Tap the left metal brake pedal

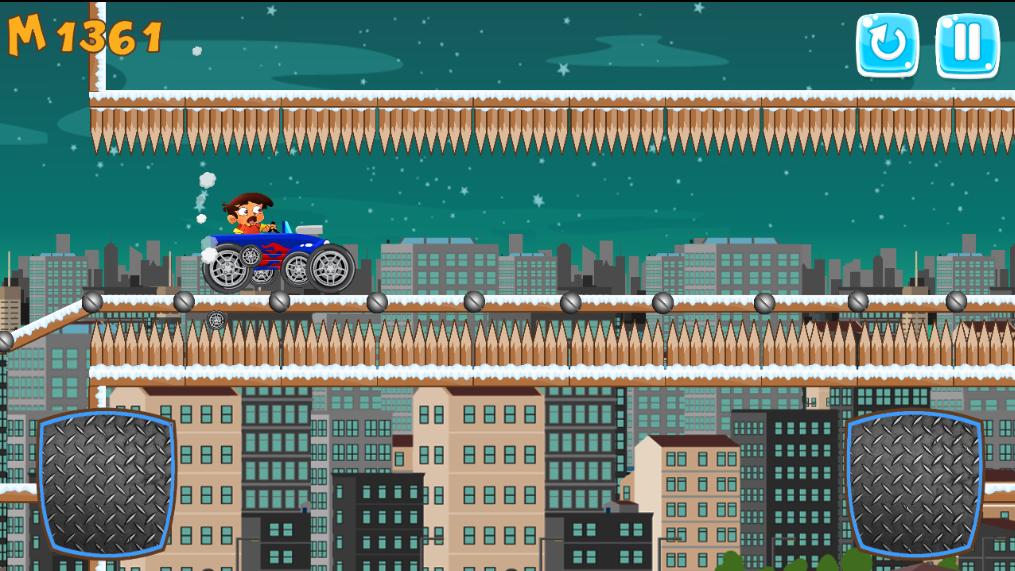(106, 483)
